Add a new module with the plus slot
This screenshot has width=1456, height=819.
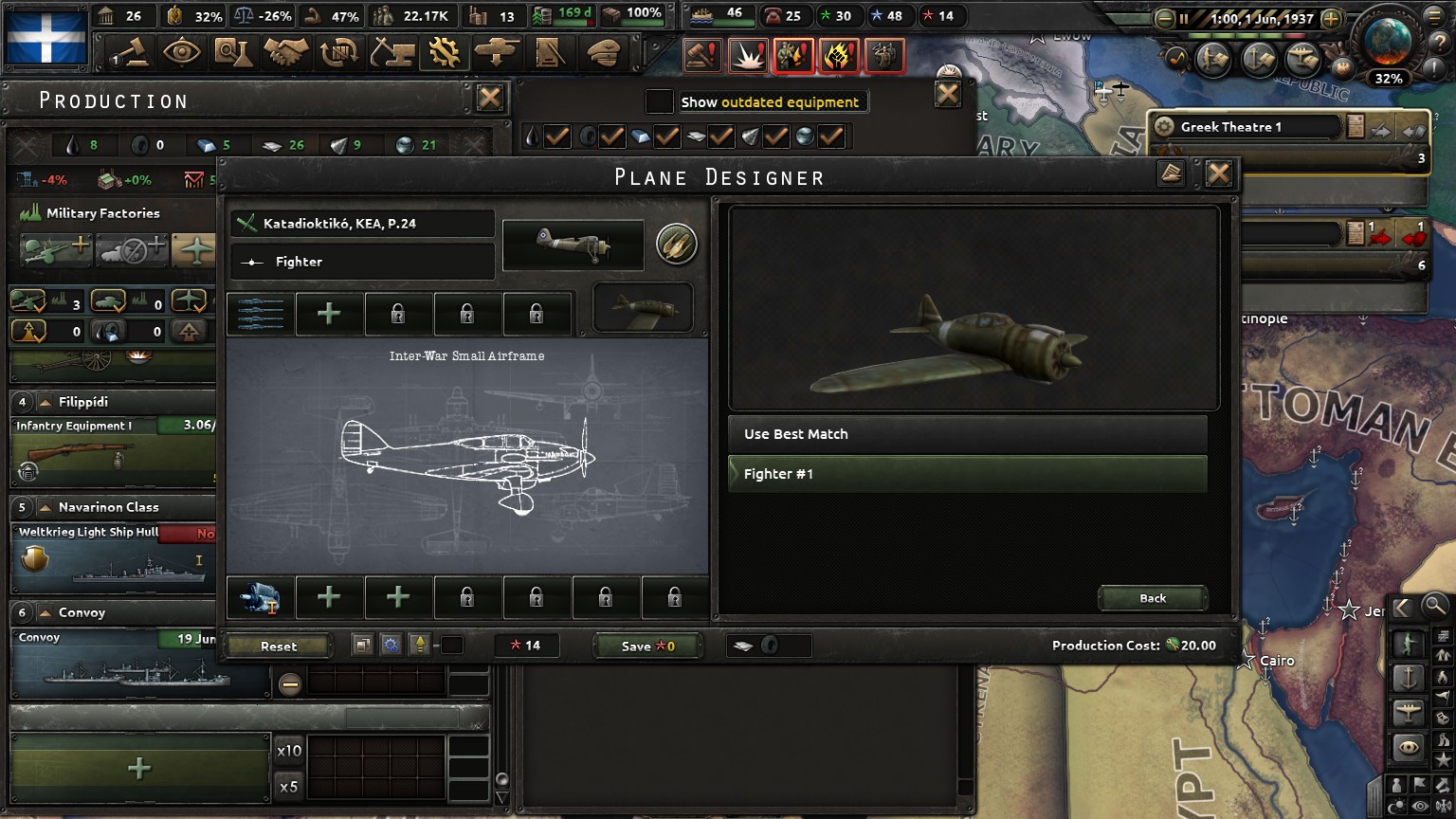click(329, 314)
